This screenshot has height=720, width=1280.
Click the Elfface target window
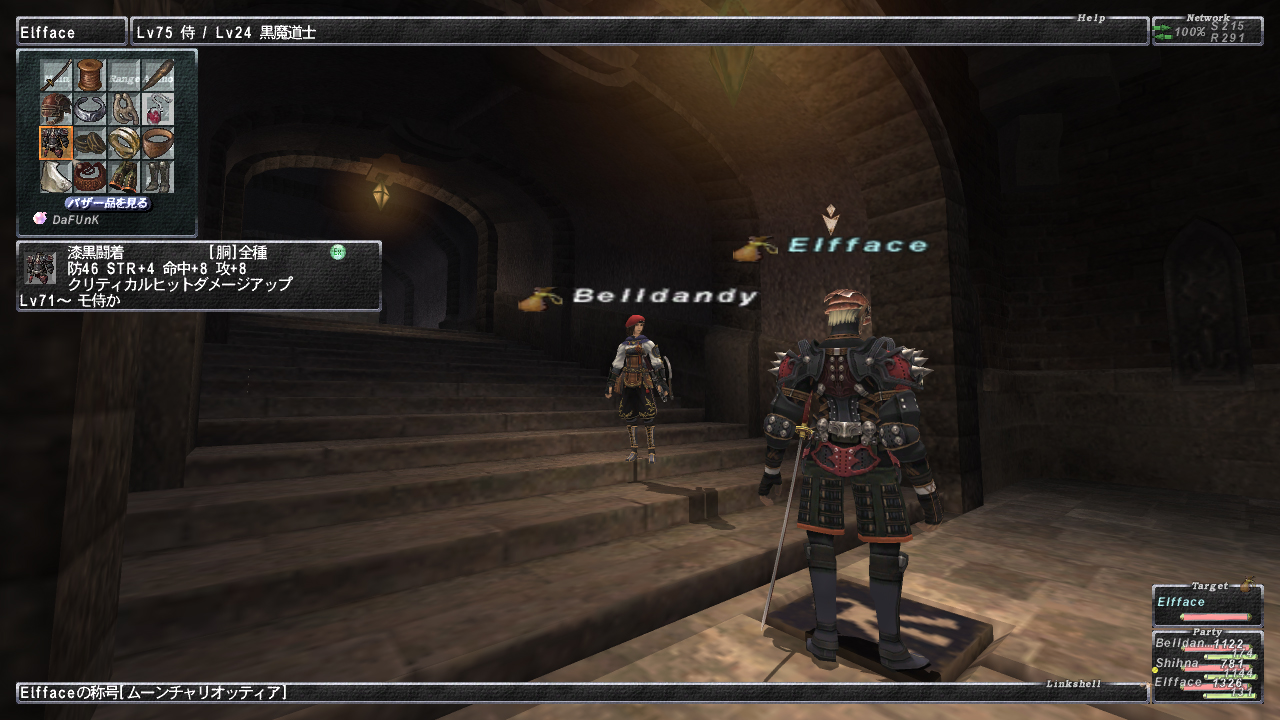1206,606
